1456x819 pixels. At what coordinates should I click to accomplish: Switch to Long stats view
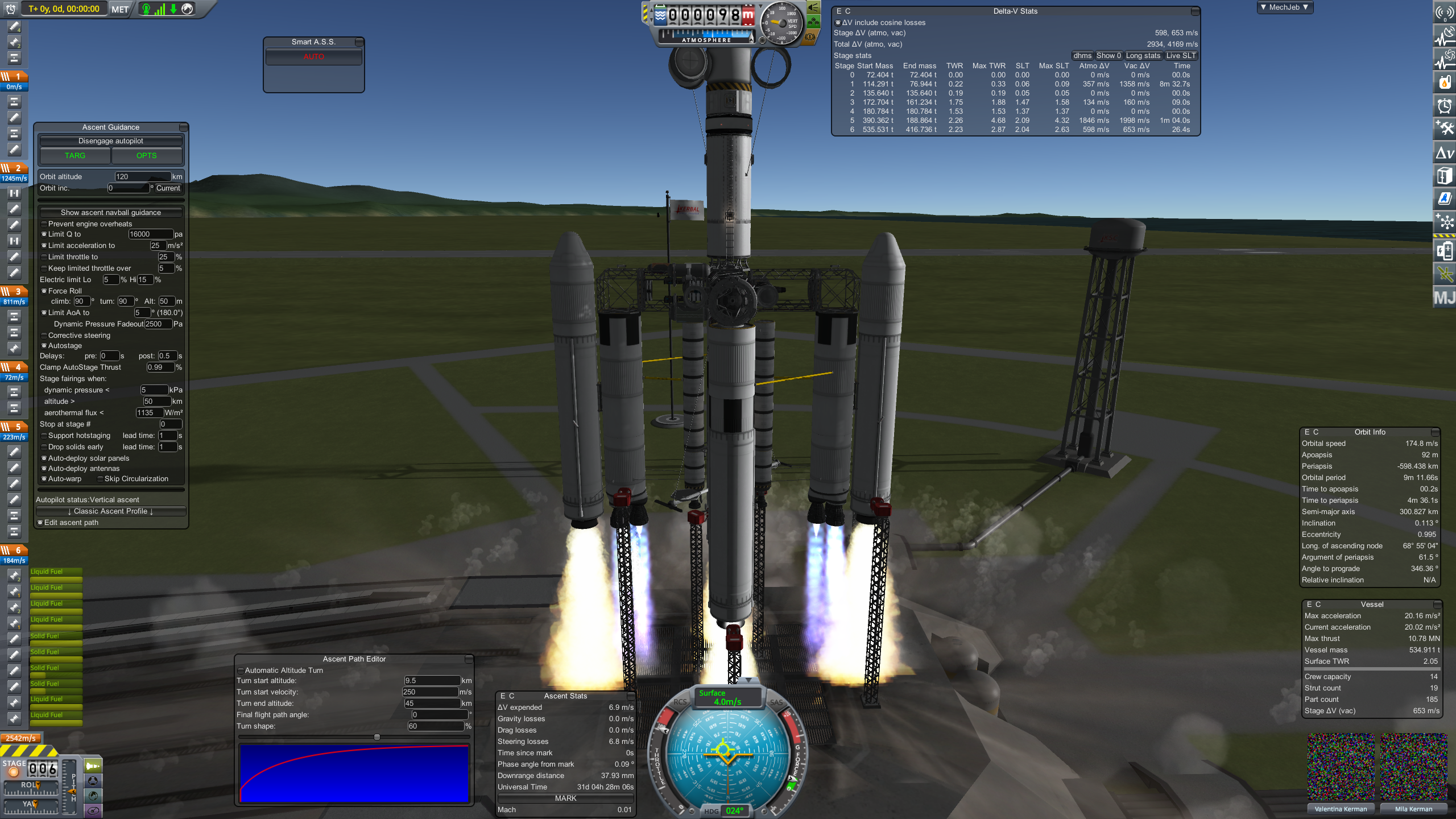pos(1143,56)
